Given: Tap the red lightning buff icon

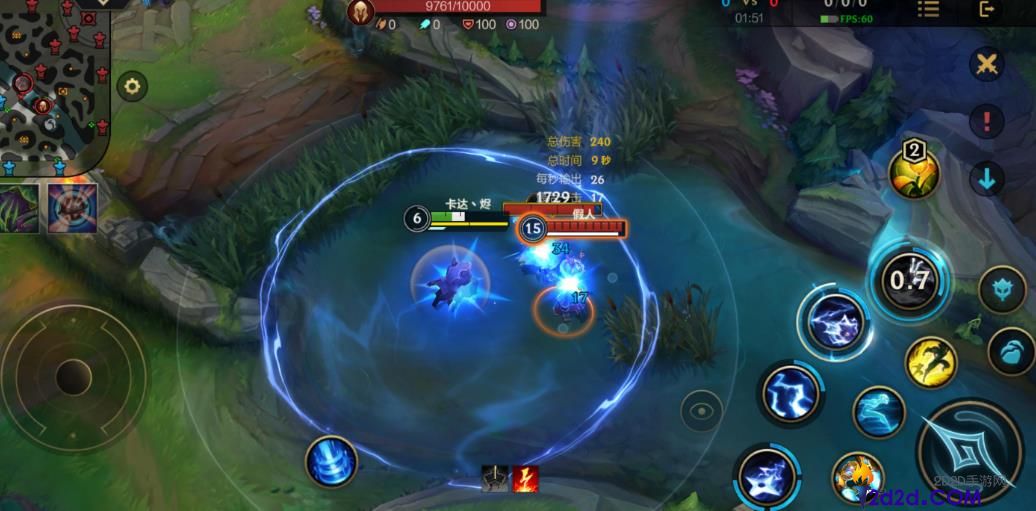Looking at the screenshot, I should [x=526, y=479].
